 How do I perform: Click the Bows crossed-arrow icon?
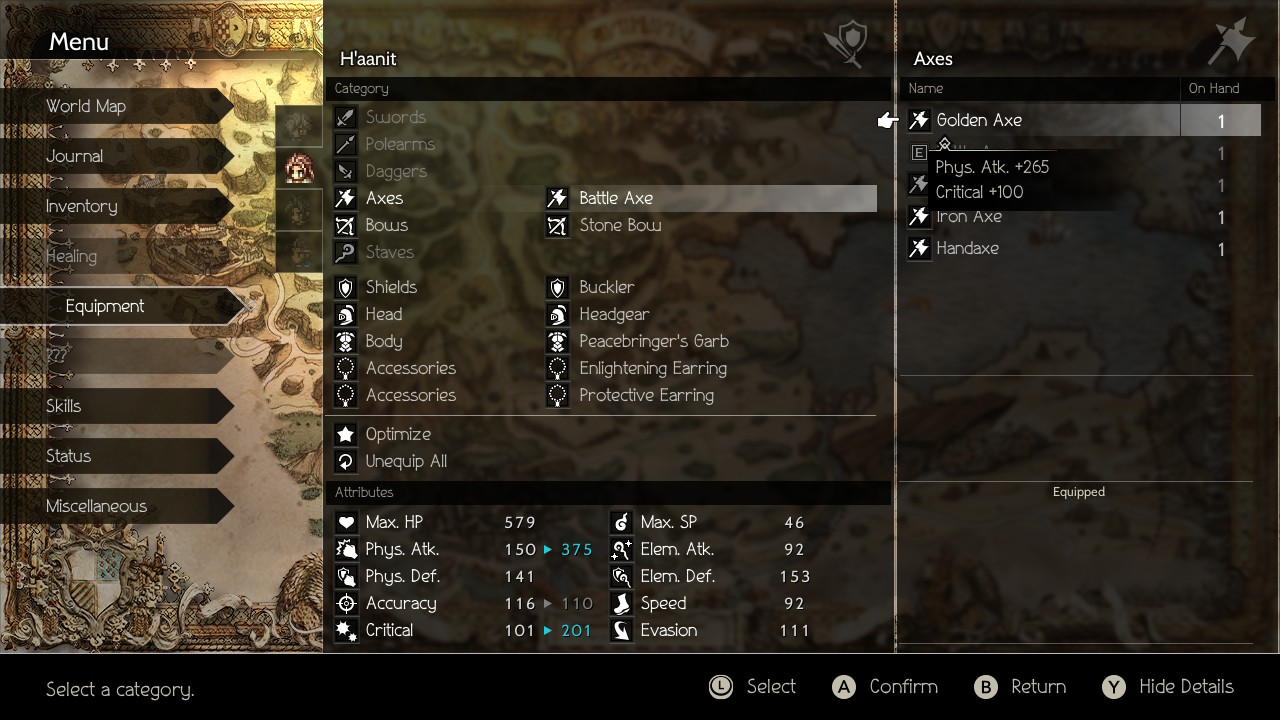click(345, 225)
